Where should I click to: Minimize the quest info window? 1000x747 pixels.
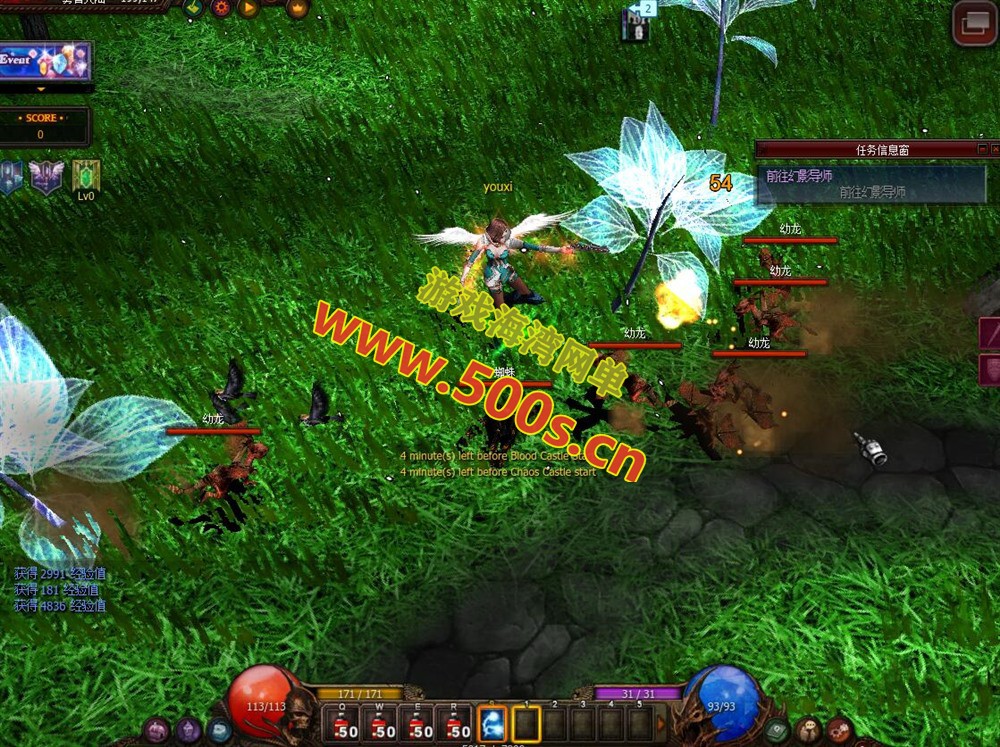click(x=980, y=149)
